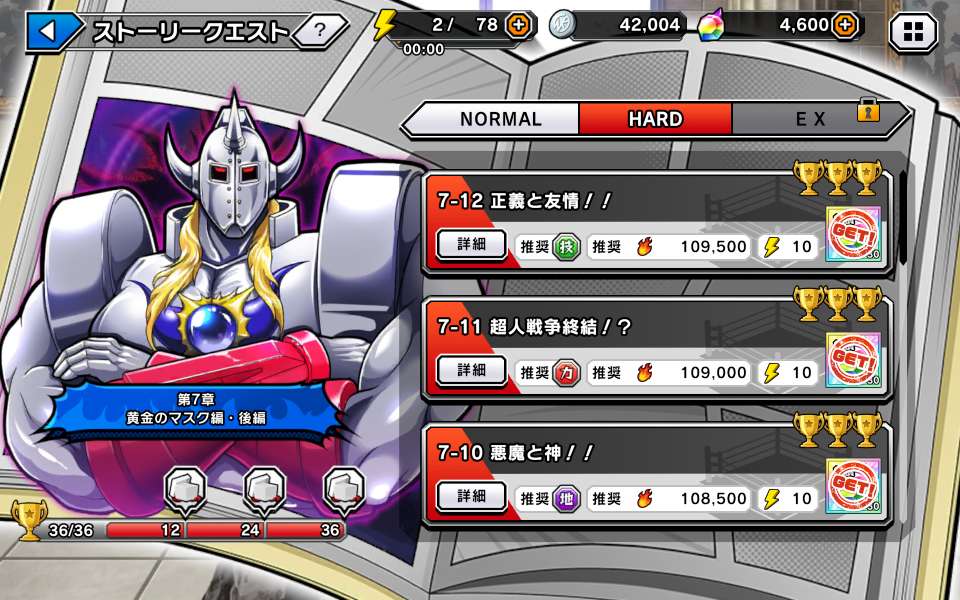Open details for quest 7-12
This screenshot has height=600, width=960.
[472, 245]
